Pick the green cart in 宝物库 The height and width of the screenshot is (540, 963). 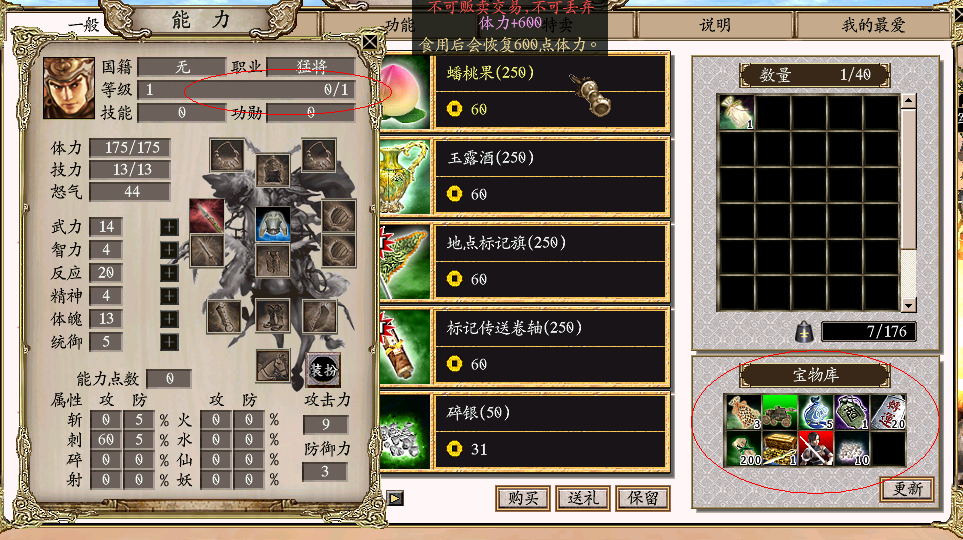[x=777, y=412]
